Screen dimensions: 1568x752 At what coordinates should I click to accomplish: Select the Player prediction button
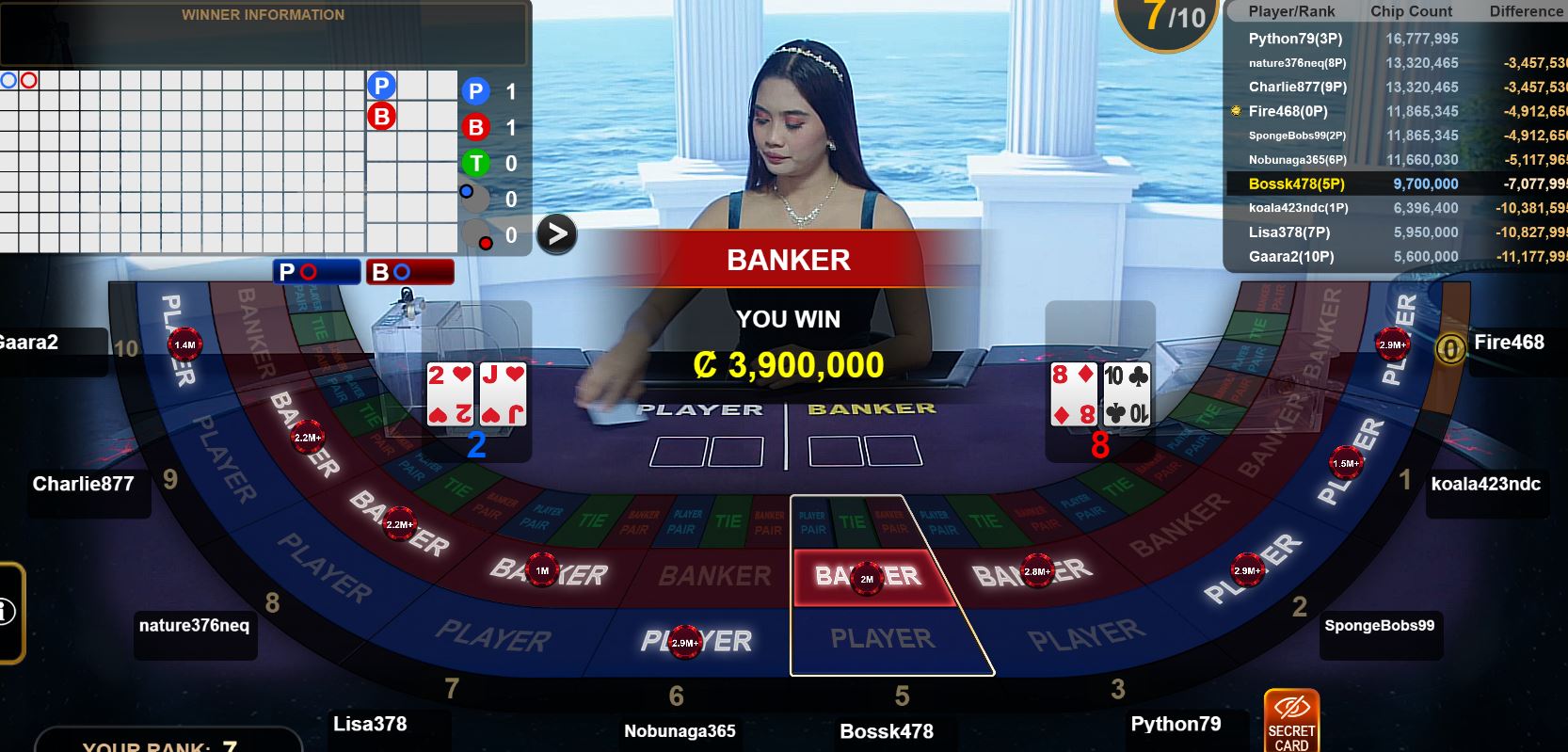click(316, 272)
